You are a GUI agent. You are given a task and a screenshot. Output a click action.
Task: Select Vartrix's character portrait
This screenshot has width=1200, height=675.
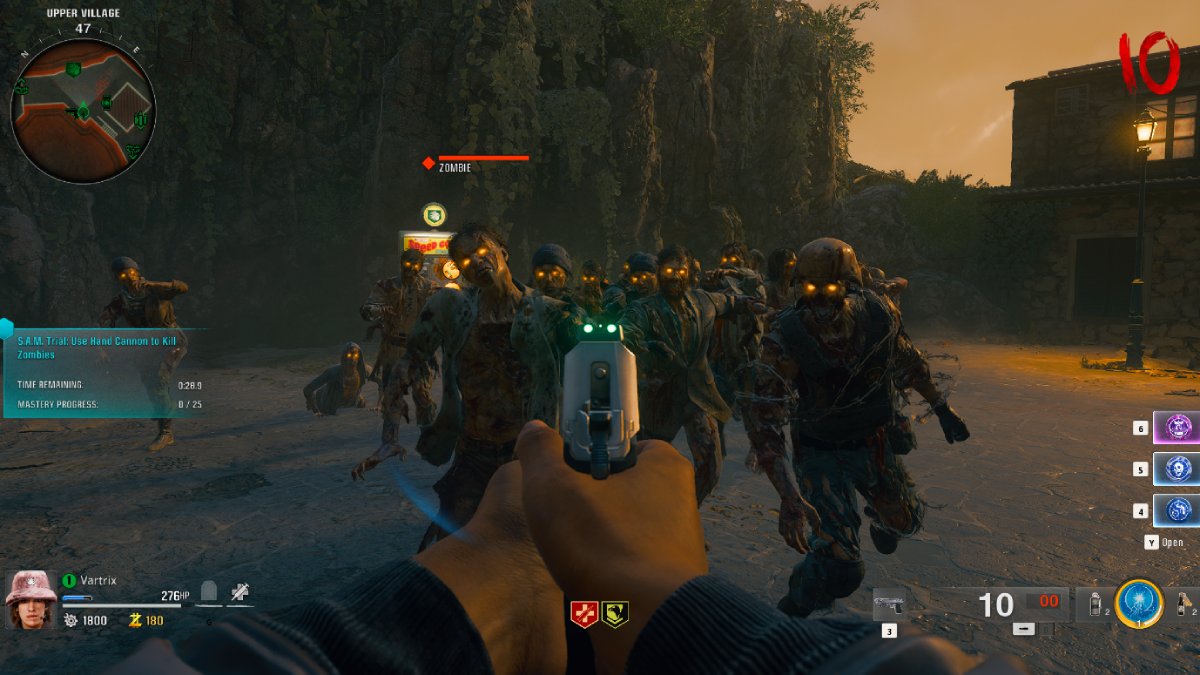point(31,600)
